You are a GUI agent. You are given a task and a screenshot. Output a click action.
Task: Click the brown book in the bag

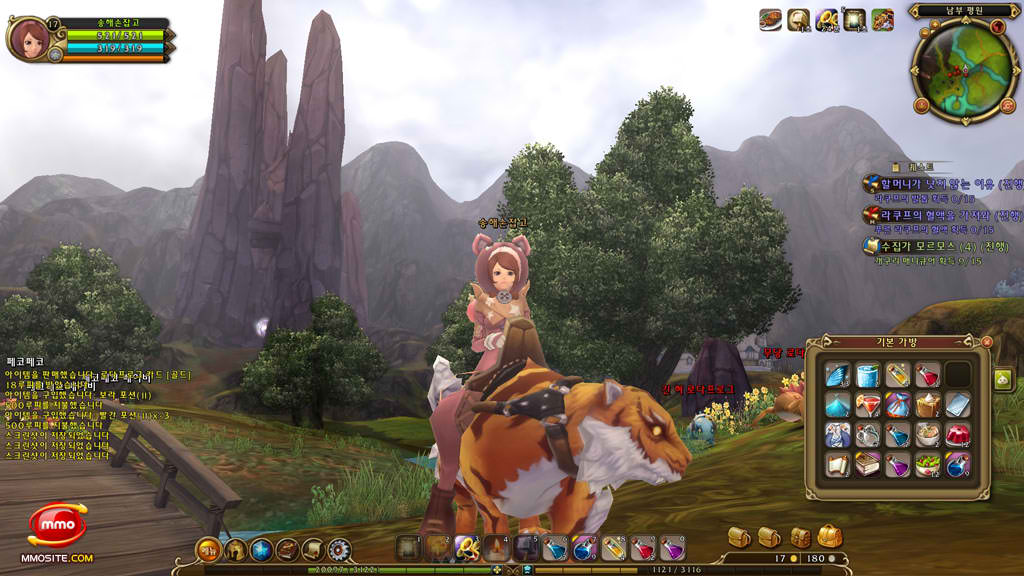click(867, 465)
